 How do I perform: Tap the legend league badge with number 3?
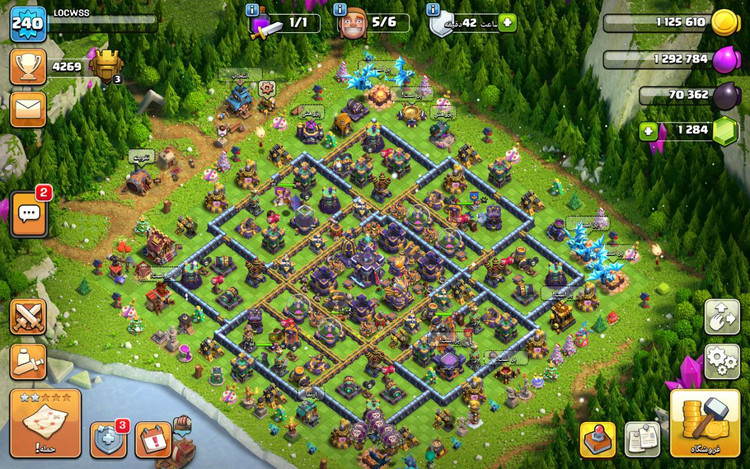(x=106, y=67)
